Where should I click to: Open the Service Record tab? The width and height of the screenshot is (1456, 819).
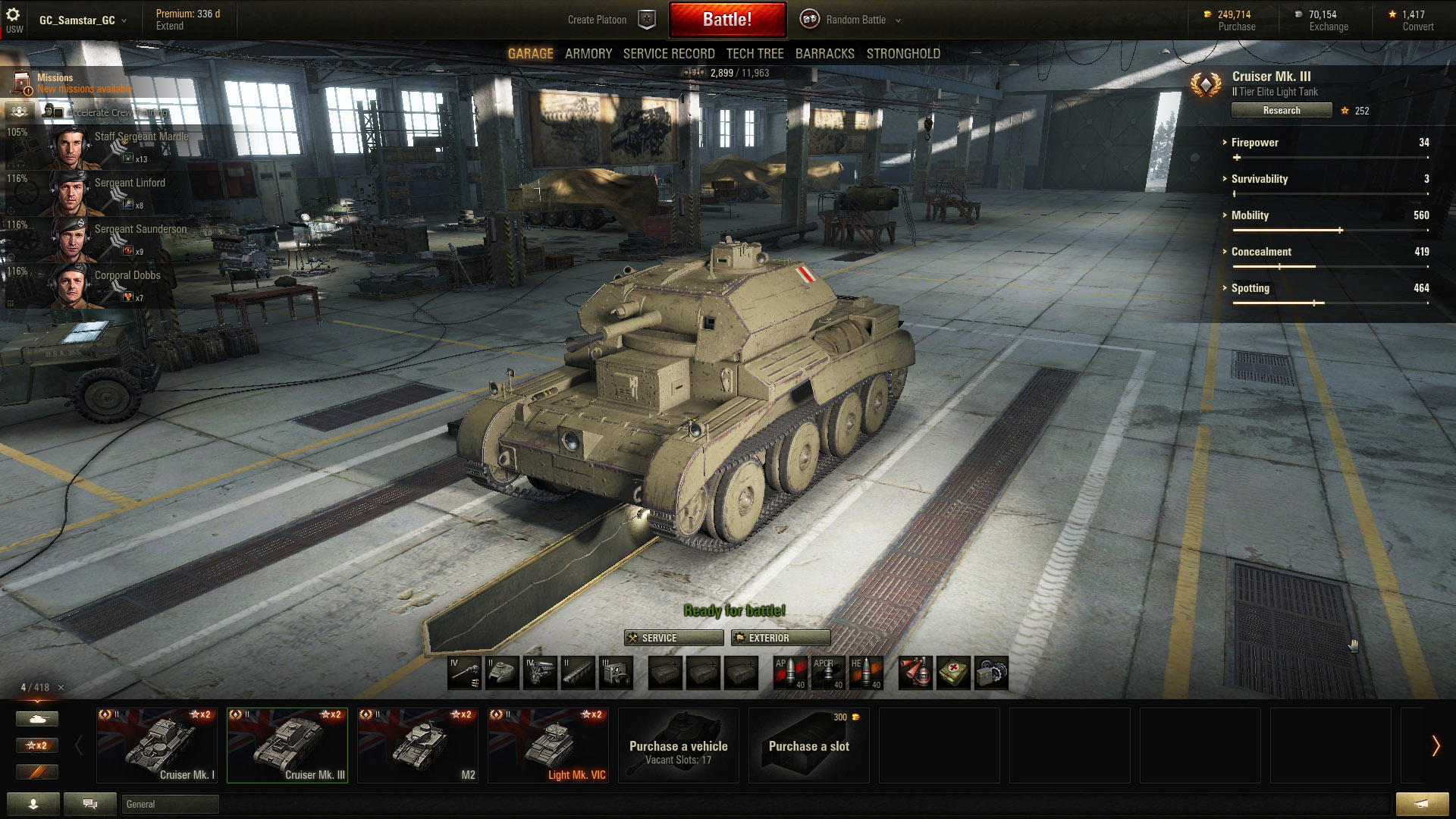click(669, 54)
